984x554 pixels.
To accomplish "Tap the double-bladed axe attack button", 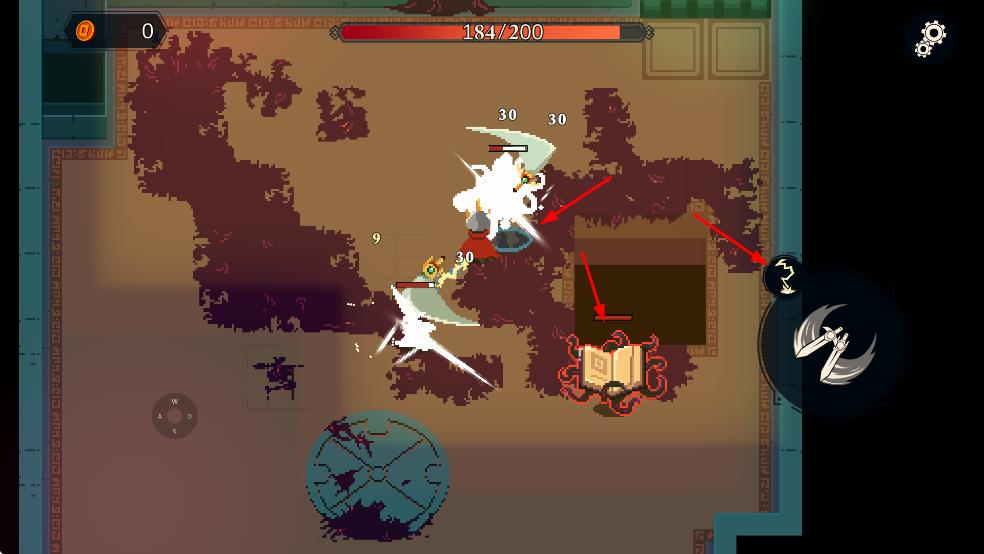I will [833, 341].
